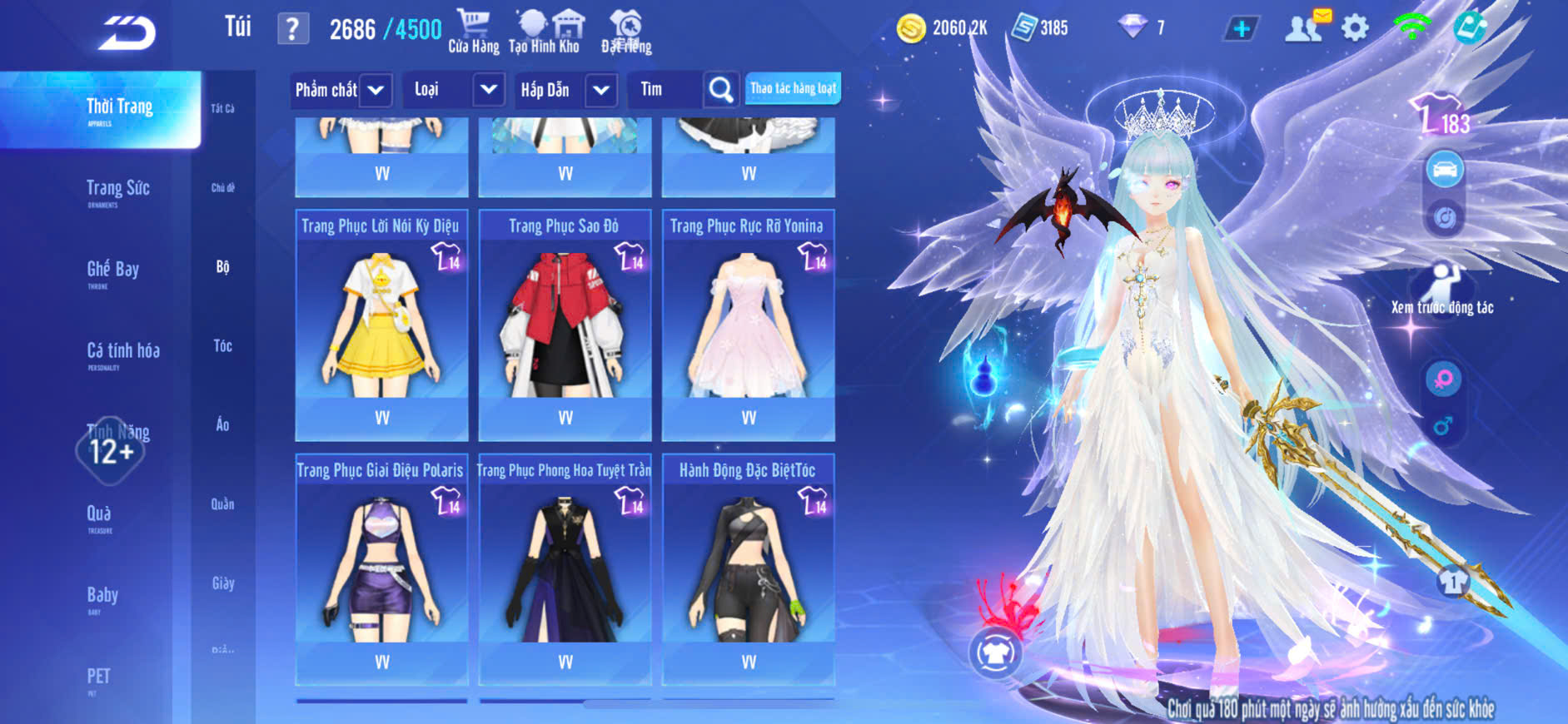Switch to the Trang Sức tab

(117, 190)
